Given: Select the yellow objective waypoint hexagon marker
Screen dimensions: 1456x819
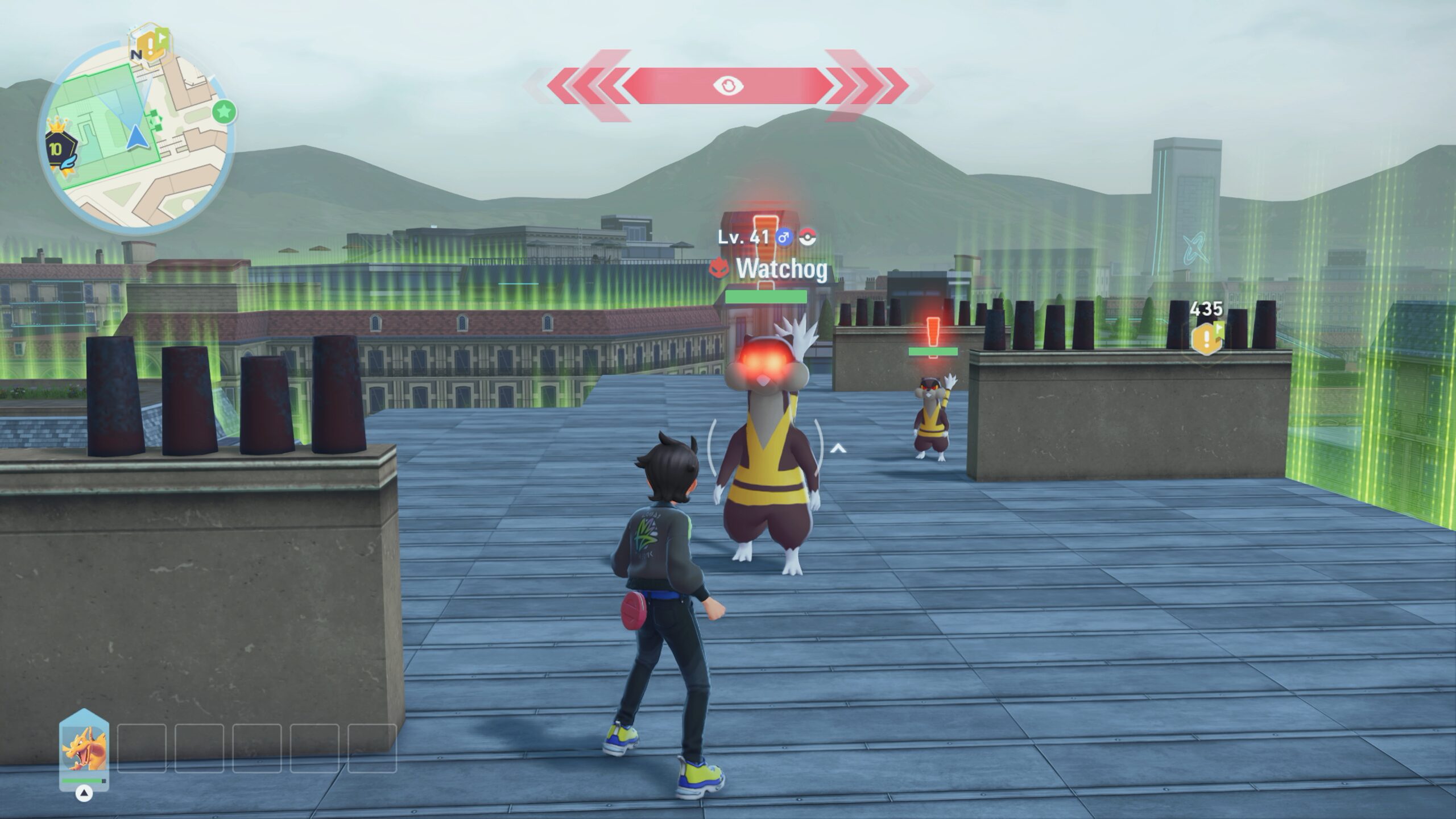Looking at the screenshot, I should tap(1206, 338).
